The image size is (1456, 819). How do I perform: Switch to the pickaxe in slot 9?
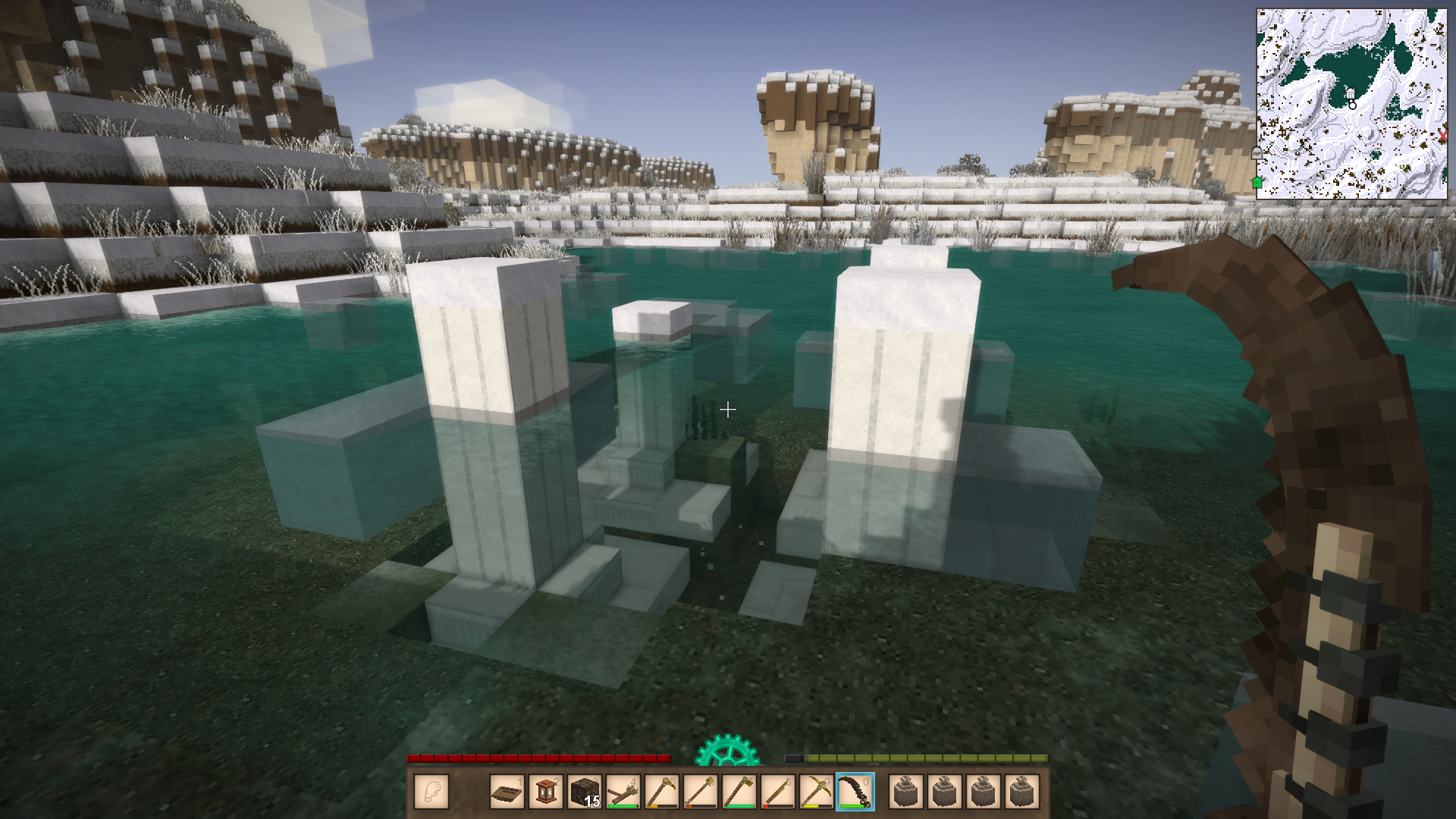(816, 792)
